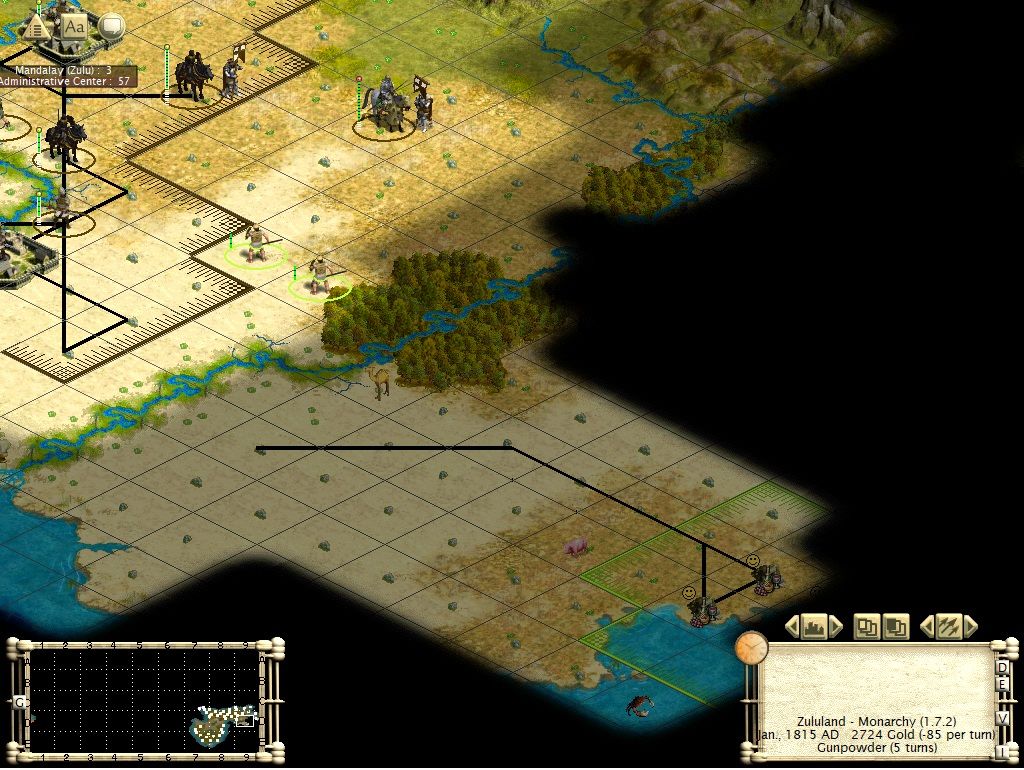Click the triple-arrows unit button
This screenshot has width=1024, height=770.
(947, 627)
